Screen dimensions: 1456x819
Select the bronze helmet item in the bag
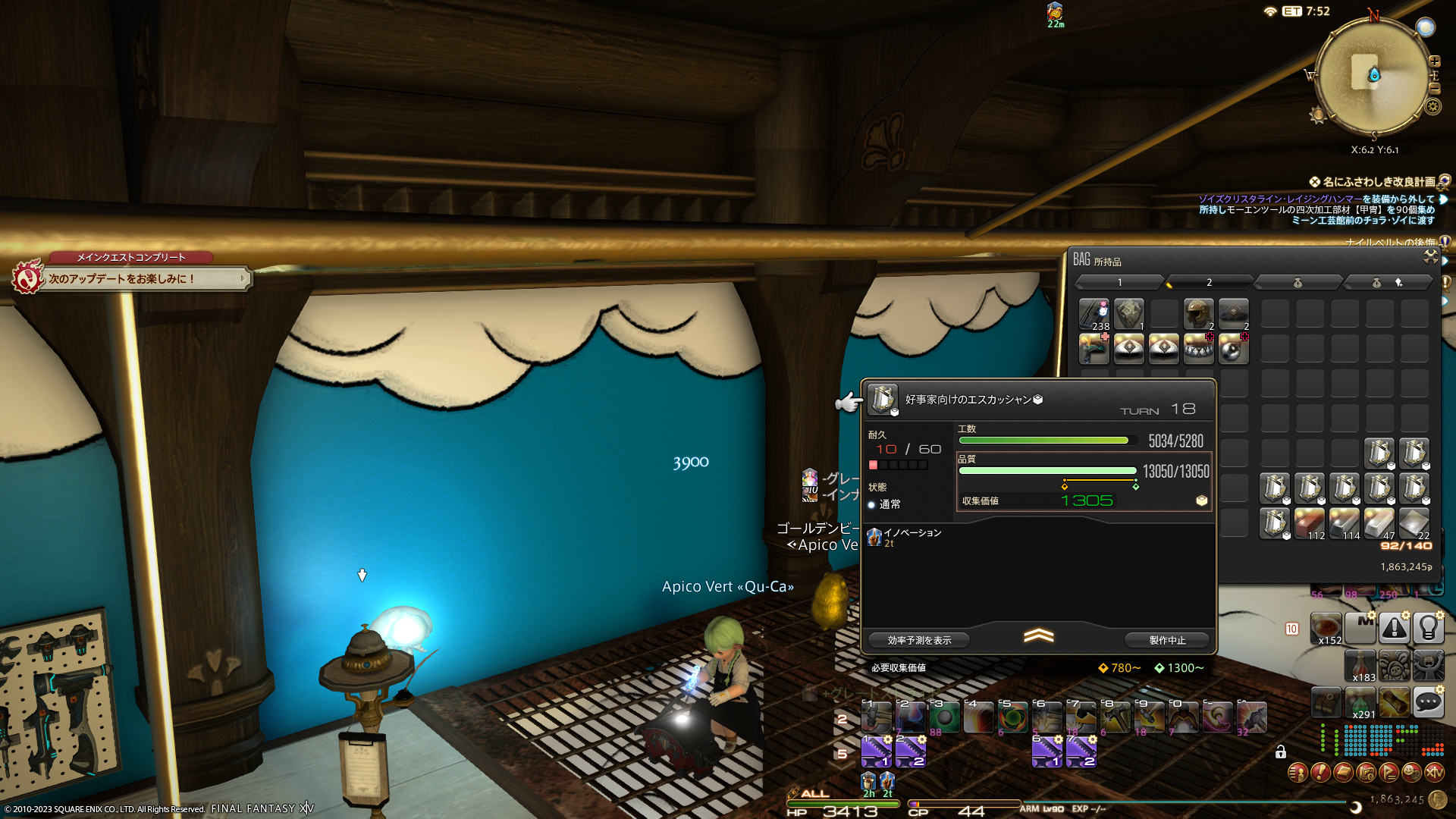pos(1198,313)
